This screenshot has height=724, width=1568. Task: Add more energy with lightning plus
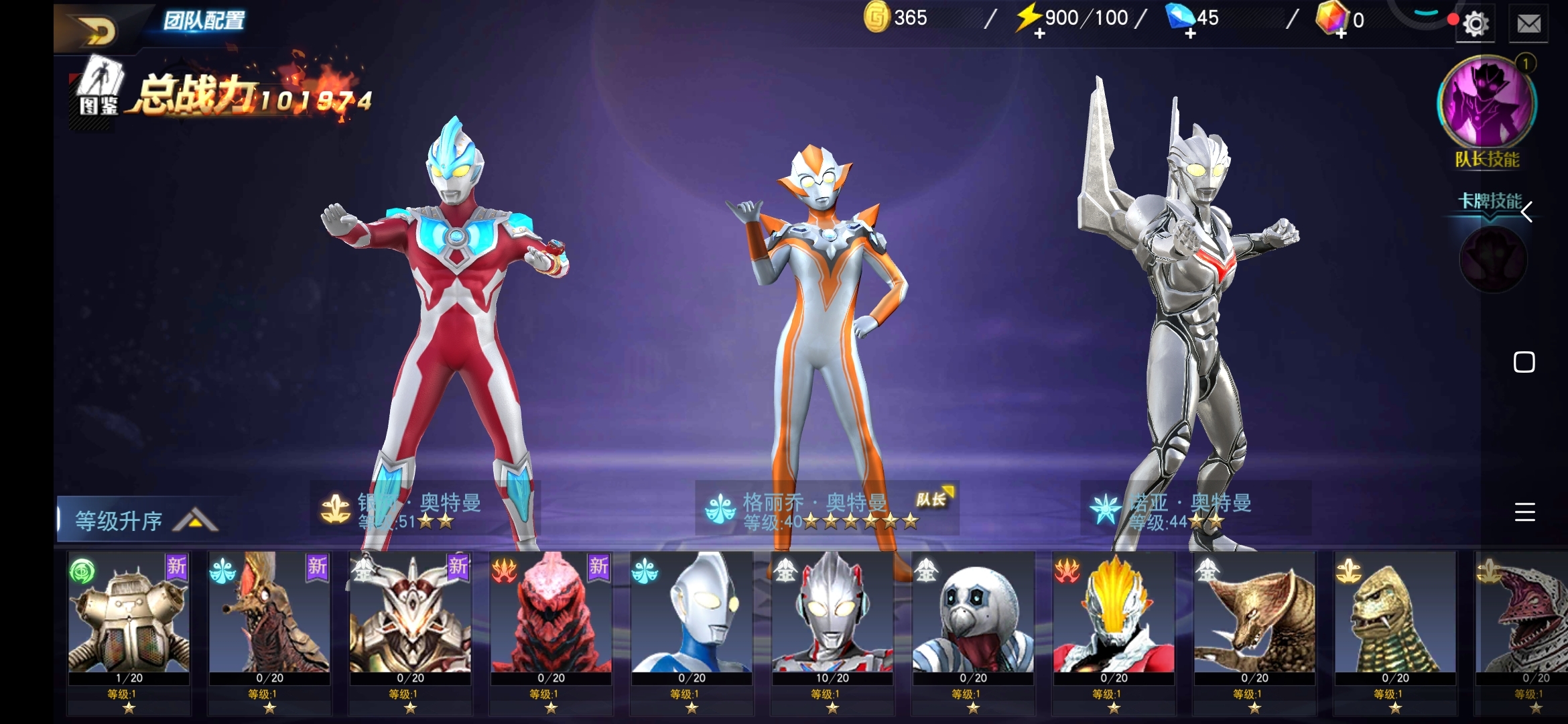click(x=1039, y=33)
